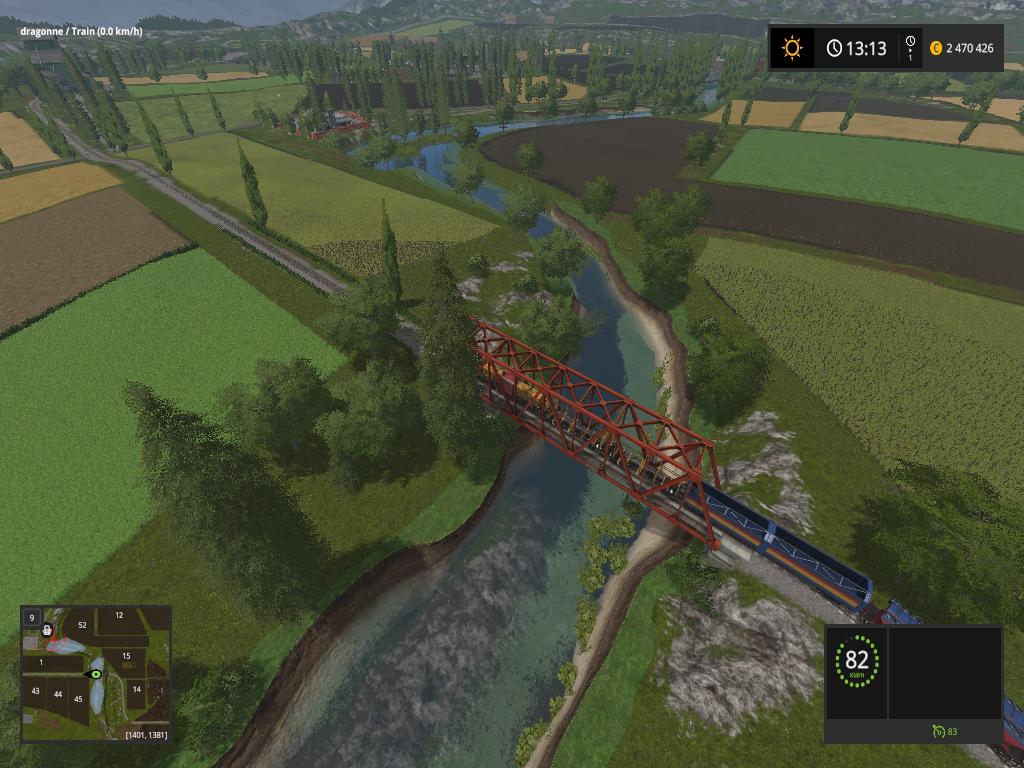
Task: Click the sun weather icon
Action: pyautogui.click(x=792, y=48)
